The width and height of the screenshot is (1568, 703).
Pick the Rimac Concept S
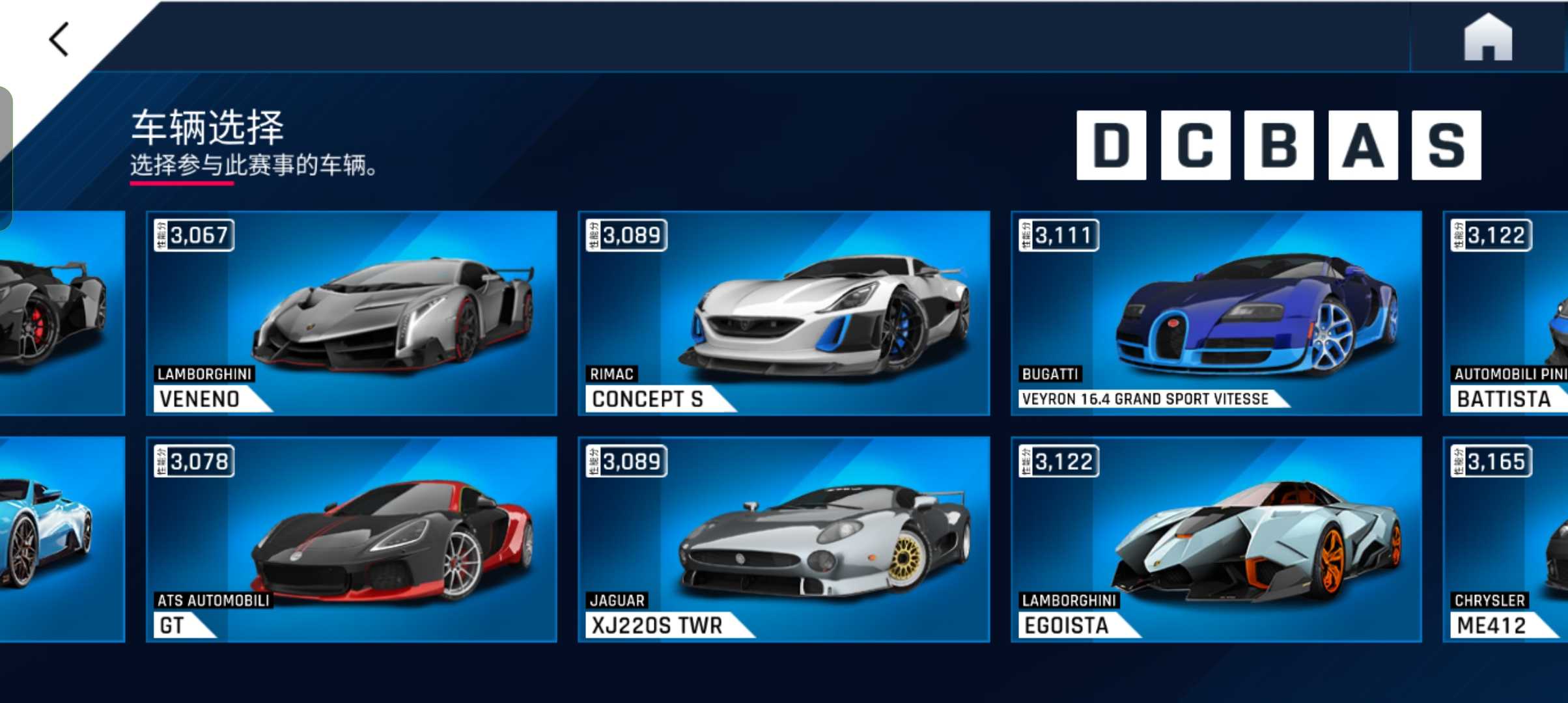pyautogui.click(x=783, y=313)
